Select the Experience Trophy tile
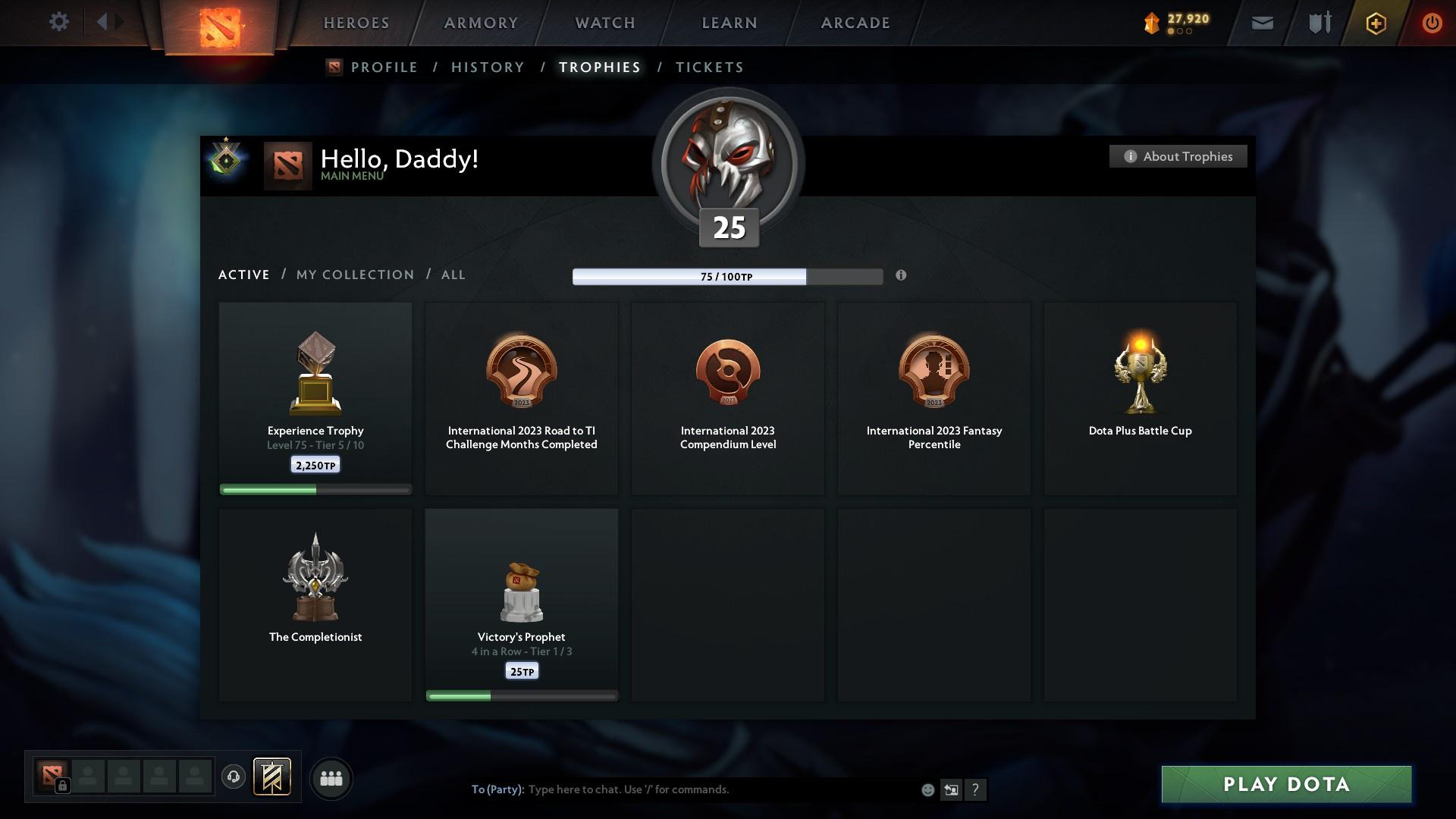The image size is (1456, 819). (315, 398)
